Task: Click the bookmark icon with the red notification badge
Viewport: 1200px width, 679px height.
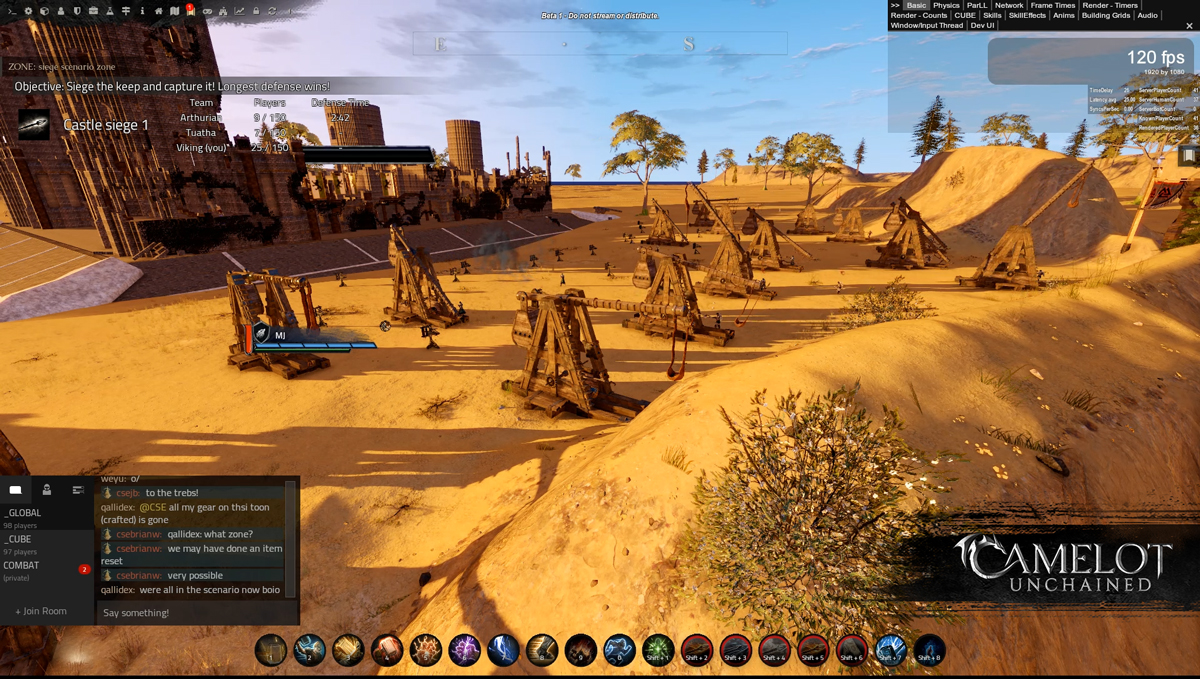Action: pyautogui.click(x=190, y=11)
